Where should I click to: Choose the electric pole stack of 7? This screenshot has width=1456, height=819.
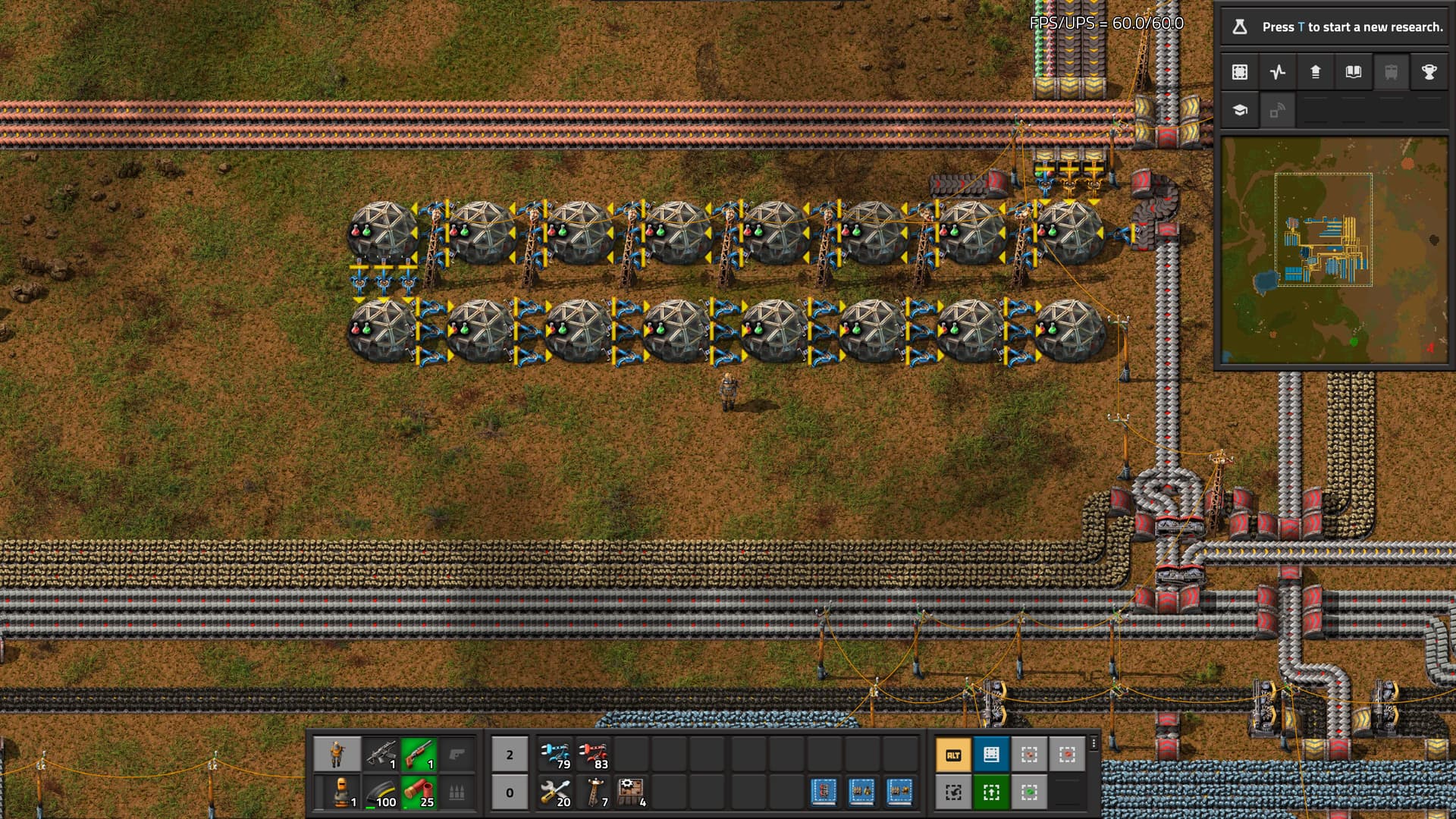(x=594, y=792)
